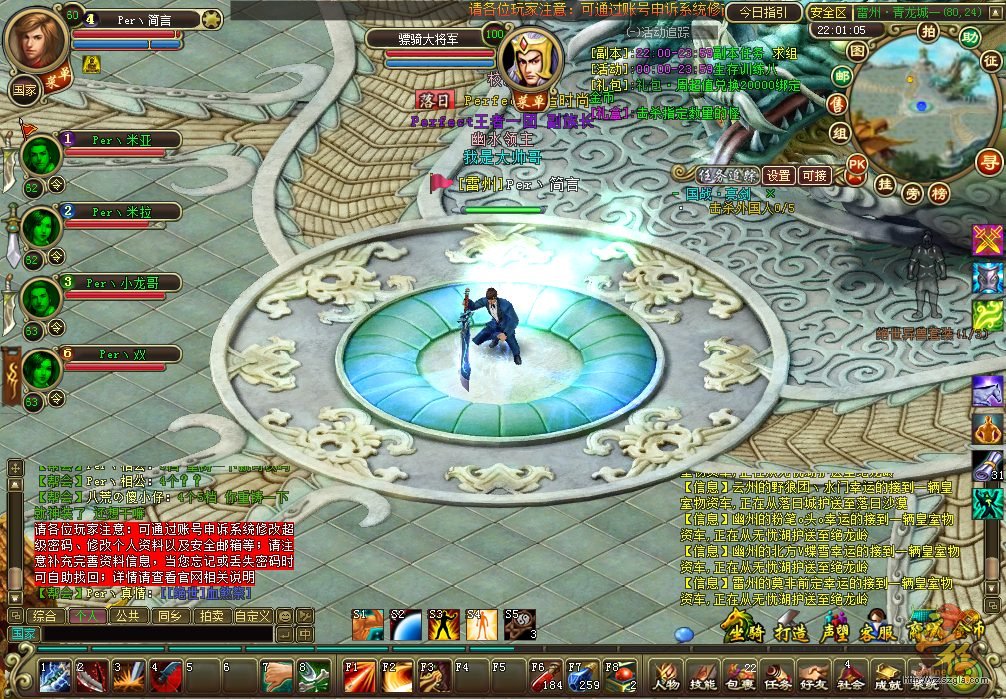This screenshot has height=699, width=1006.
Task: Toggle the red PK mode button
Action: coord(857,163)
